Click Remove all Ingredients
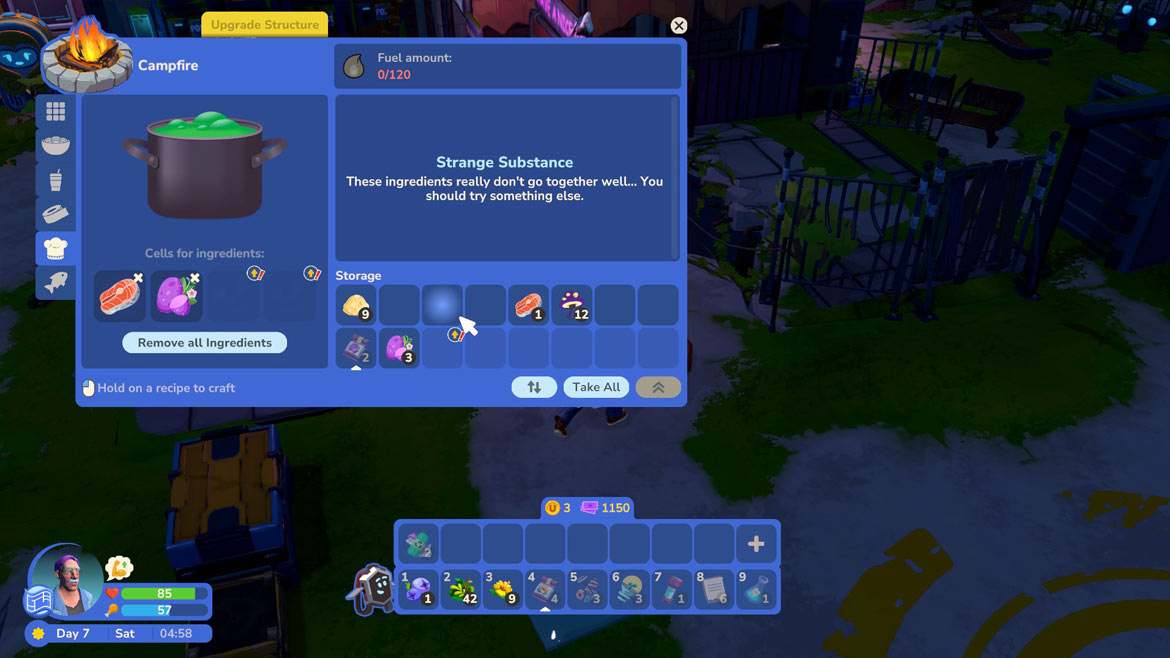This screenshot has width=1170, height=658. [205, 343]
